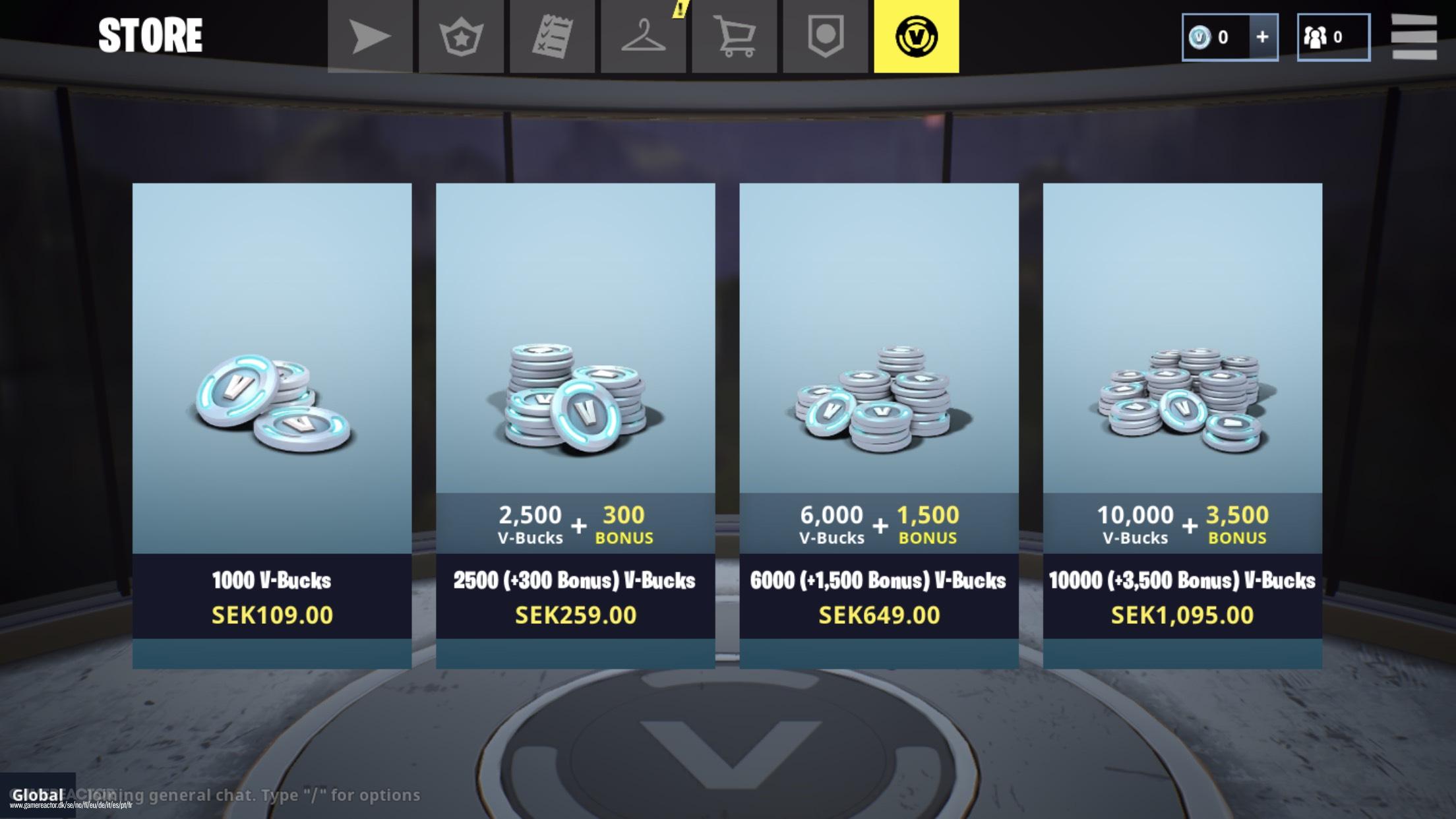Click the + button to buy V-Bucks
1456x819 pixels.
pos(1263,38)
